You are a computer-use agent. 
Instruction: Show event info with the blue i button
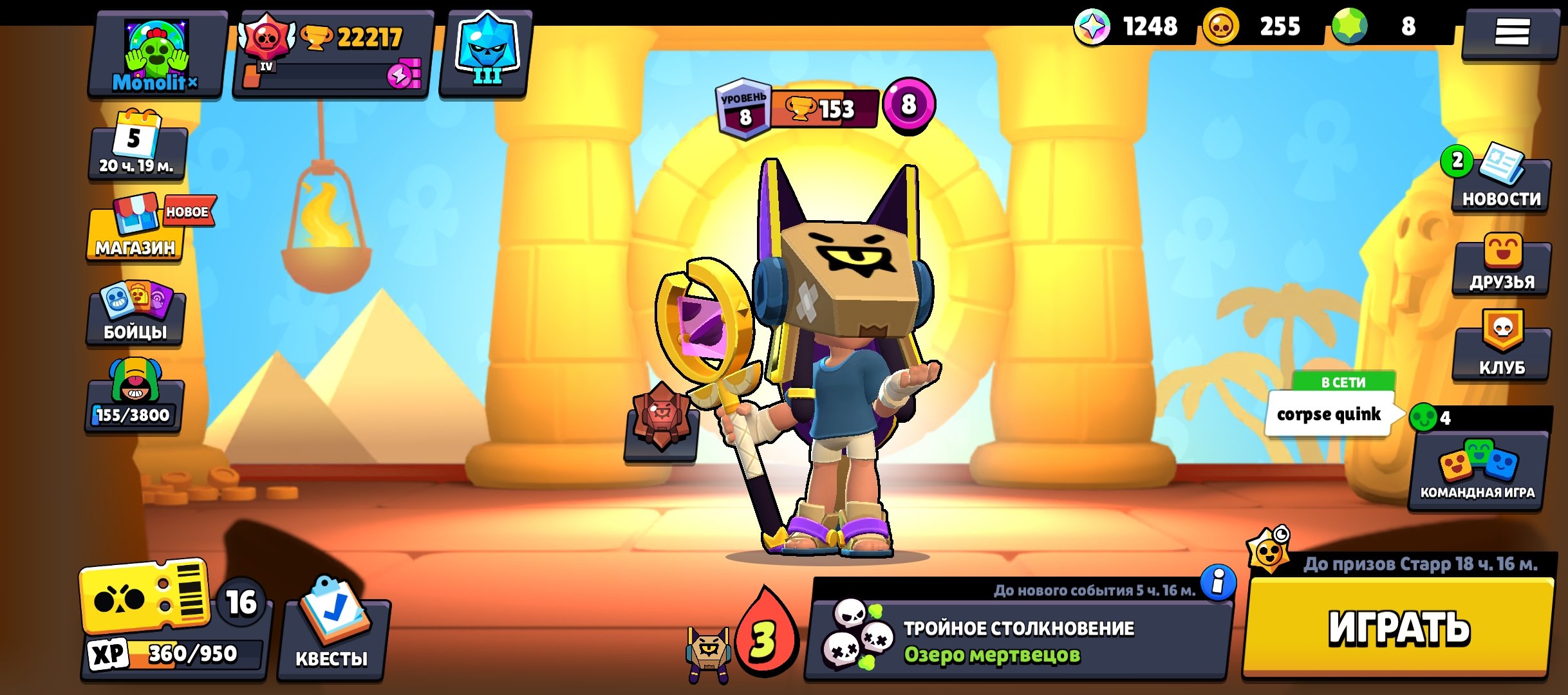(1218, 582)
